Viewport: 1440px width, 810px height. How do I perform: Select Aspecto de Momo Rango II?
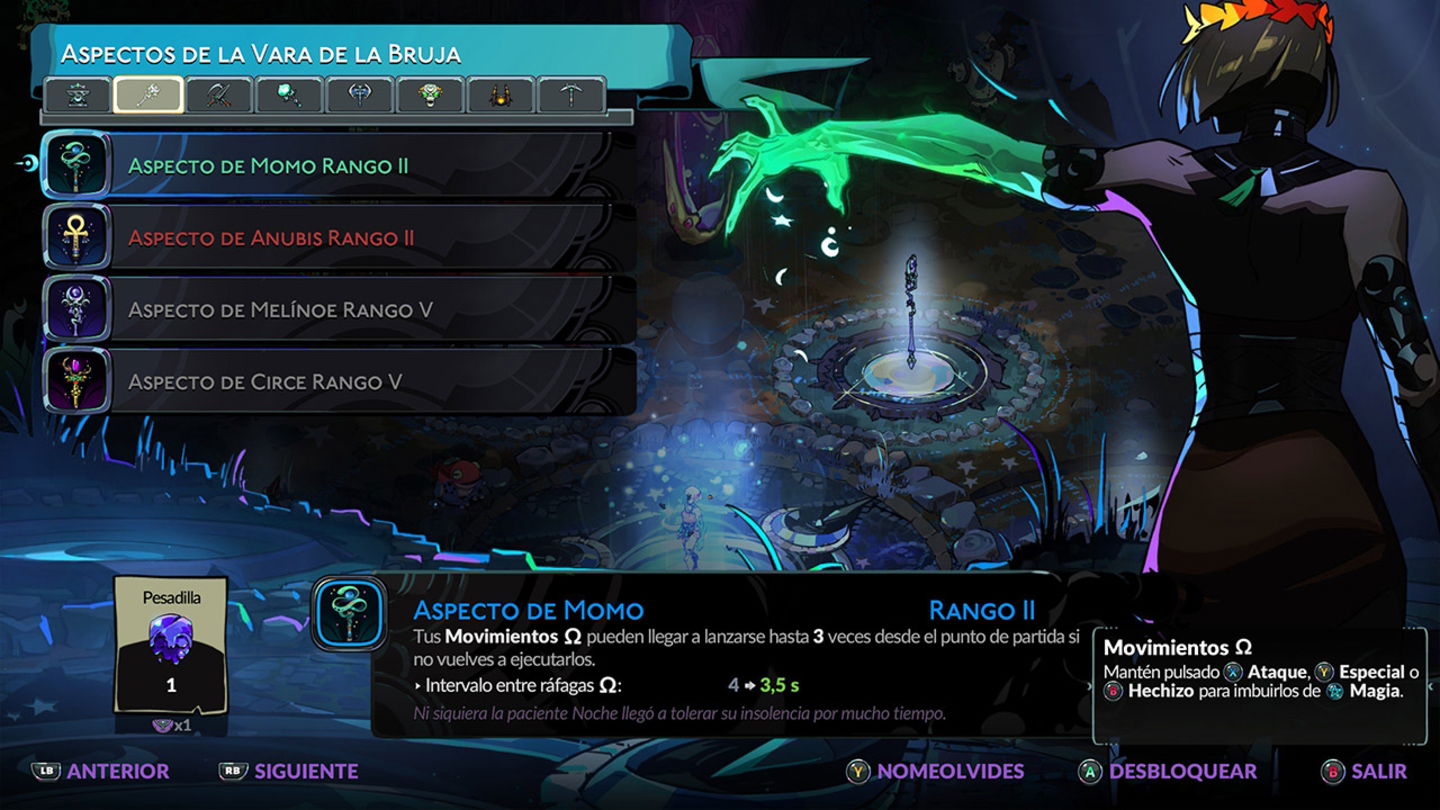[x=330, y=165]
